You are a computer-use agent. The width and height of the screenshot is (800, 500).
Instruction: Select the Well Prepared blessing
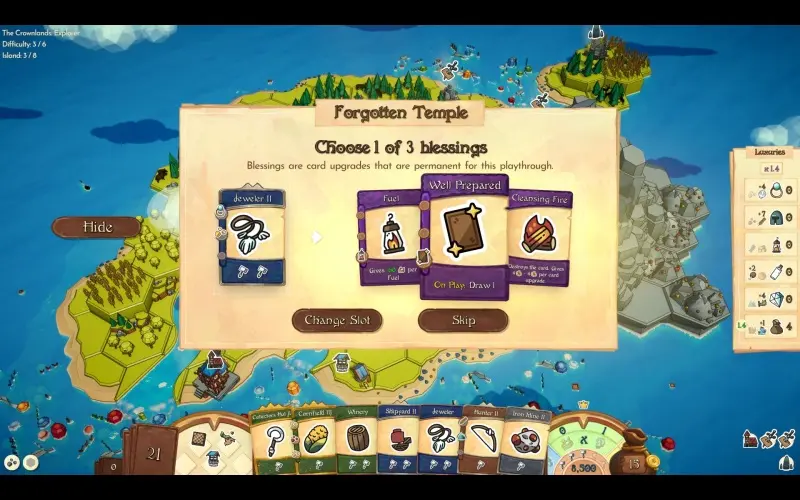463,237
